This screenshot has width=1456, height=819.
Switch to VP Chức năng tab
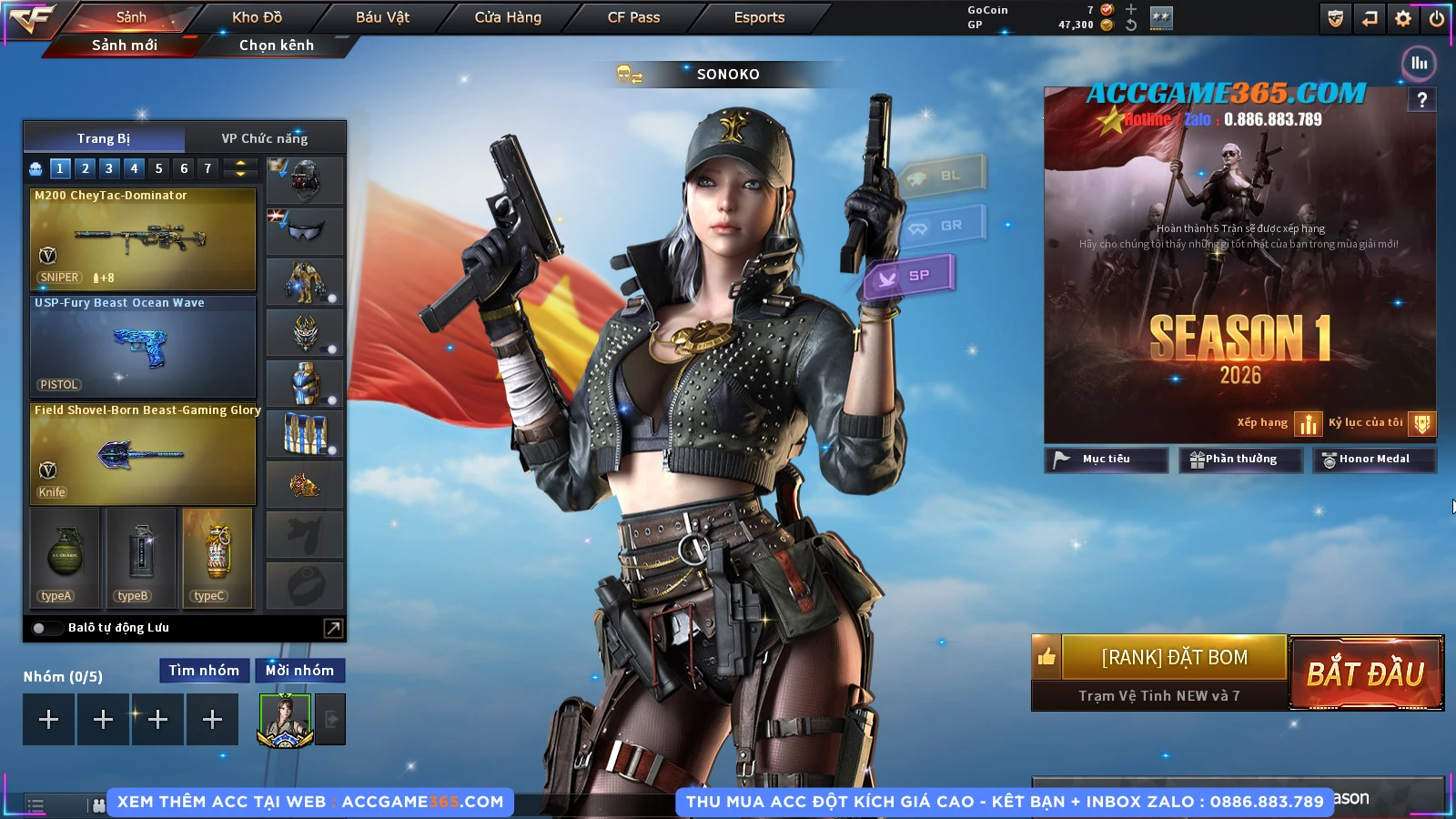[265, 138]
